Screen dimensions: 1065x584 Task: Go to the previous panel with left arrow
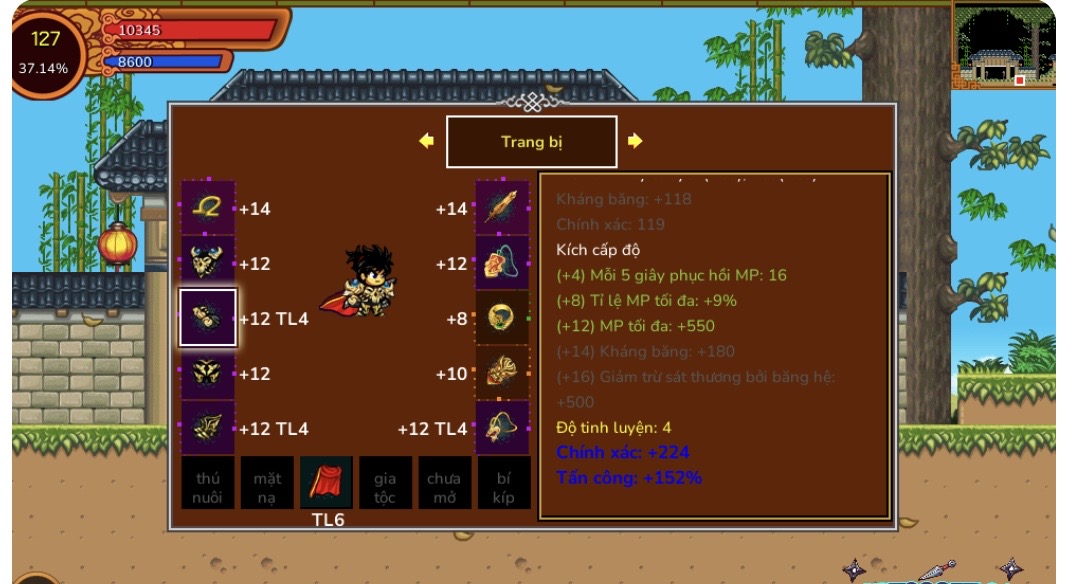426,141
